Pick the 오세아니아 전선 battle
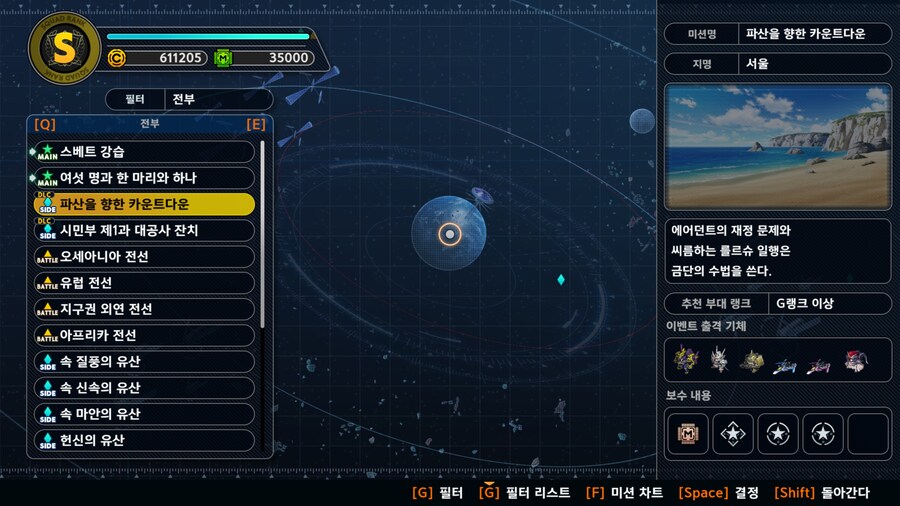The image size is (900, 506). tap(145, 257)
